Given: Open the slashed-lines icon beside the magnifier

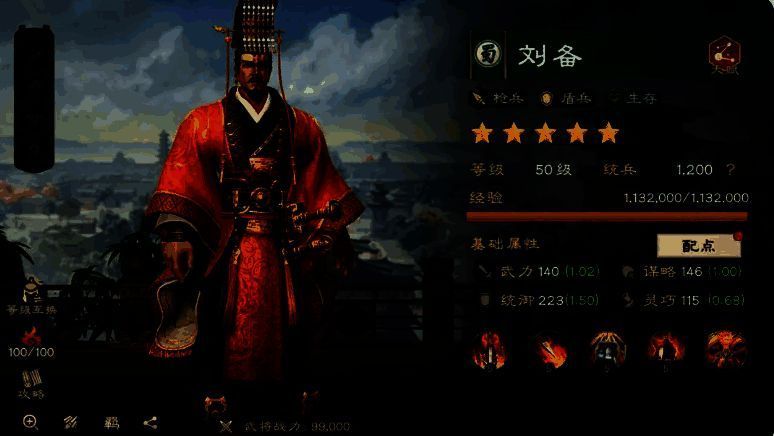Looking at the screenshot, I should tap(71, 422).
